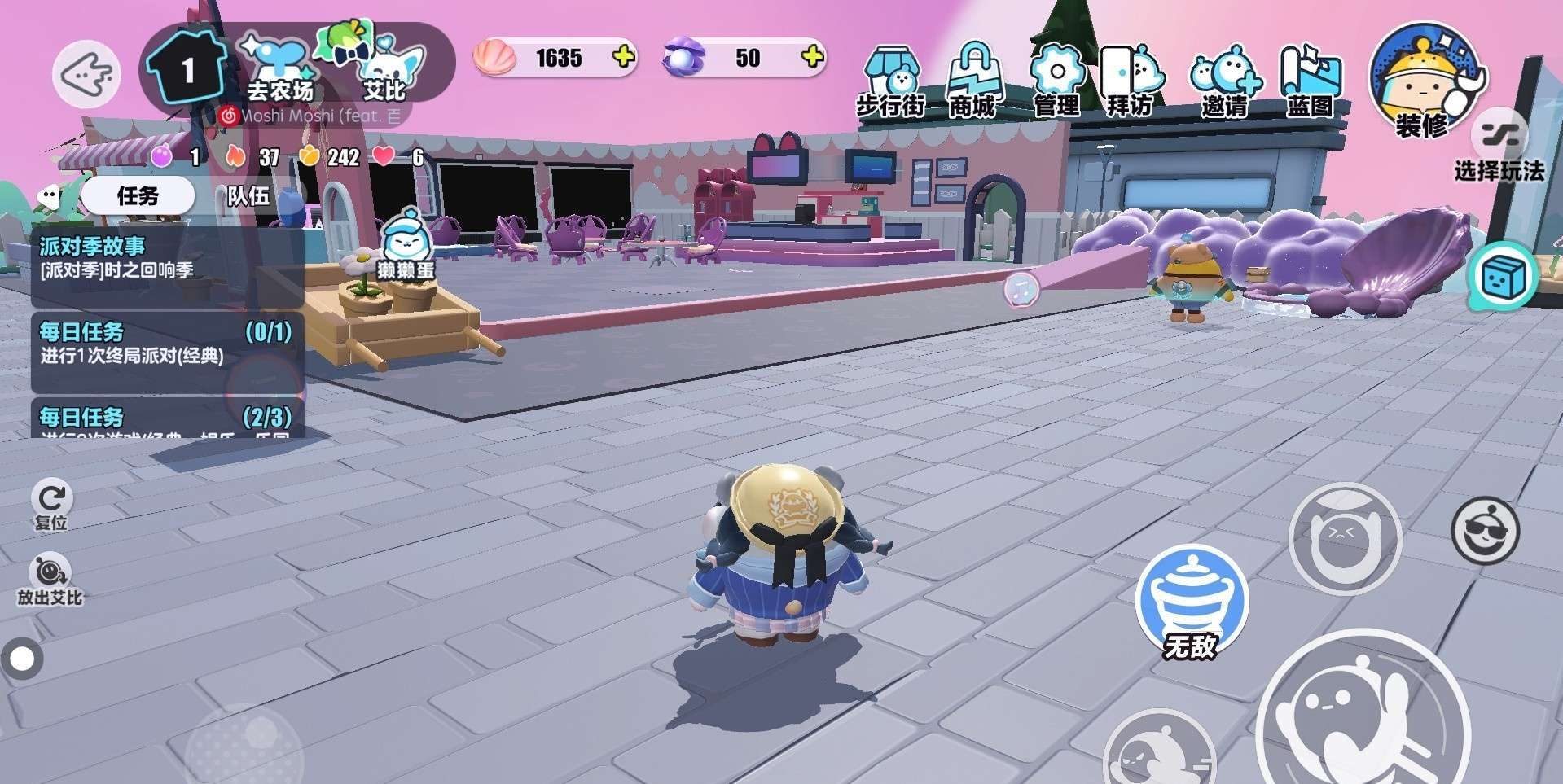The height and width of the screenshot is (784, 1563).
Task: Open the 蓝图 blueprint menu
Action: pyautogui.click(x=1310, y=82)
